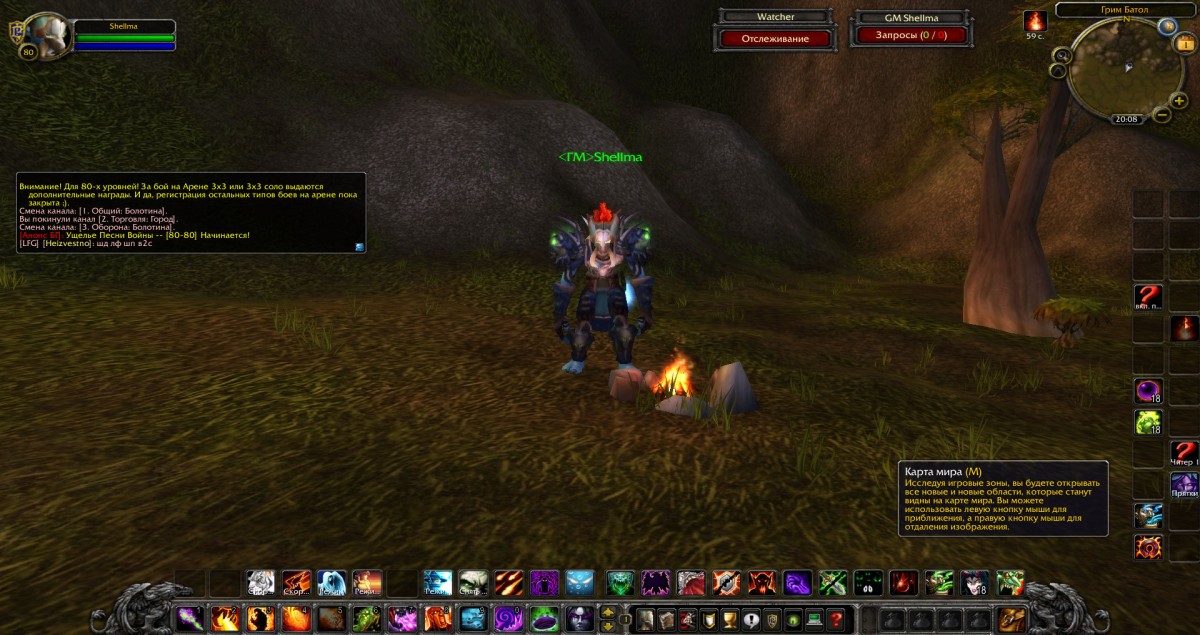Open the world map globe button
The width and height of the screenshot is (1200, 635).
1166,26
